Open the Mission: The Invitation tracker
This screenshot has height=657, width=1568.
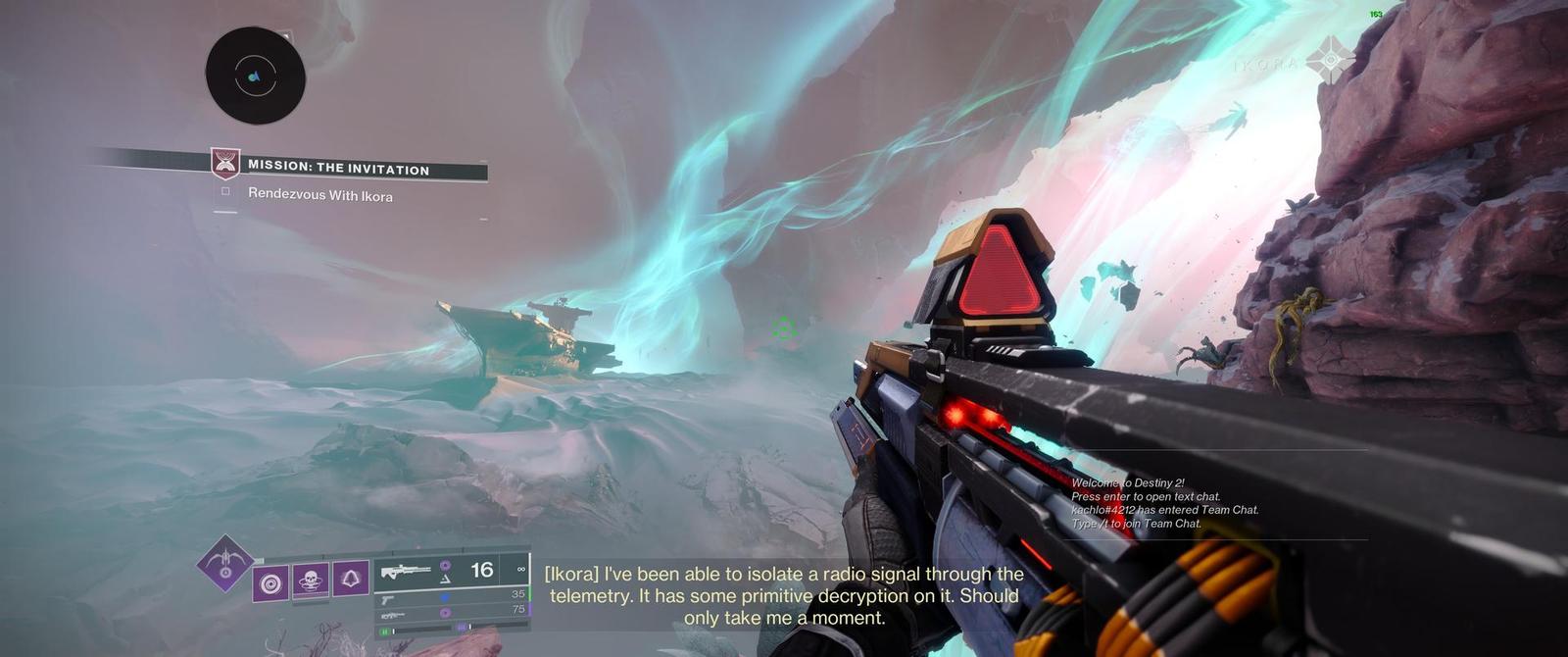tap(338, 169)
